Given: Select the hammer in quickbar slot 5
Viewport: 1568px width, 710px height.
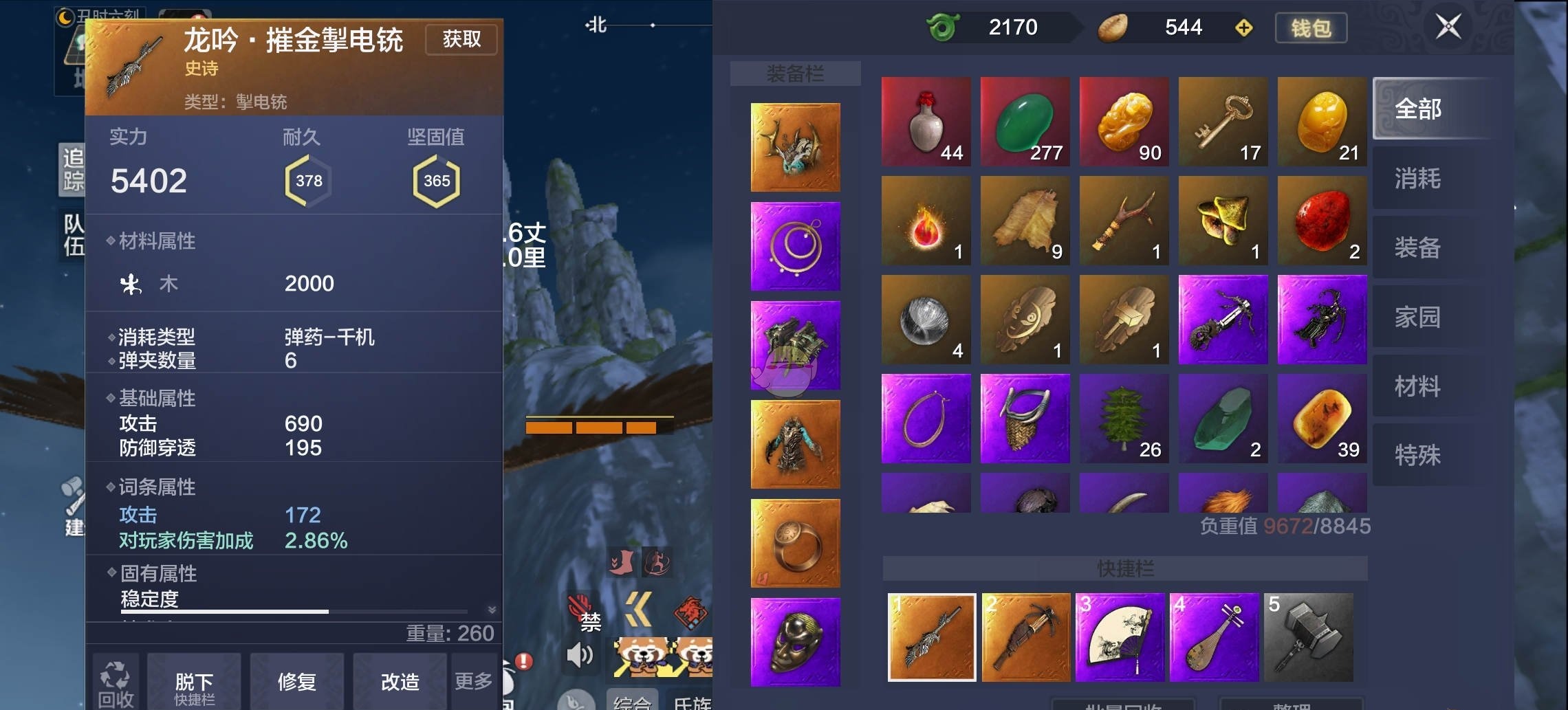Looking at the screenshot, I should (x=1314, y=637).
